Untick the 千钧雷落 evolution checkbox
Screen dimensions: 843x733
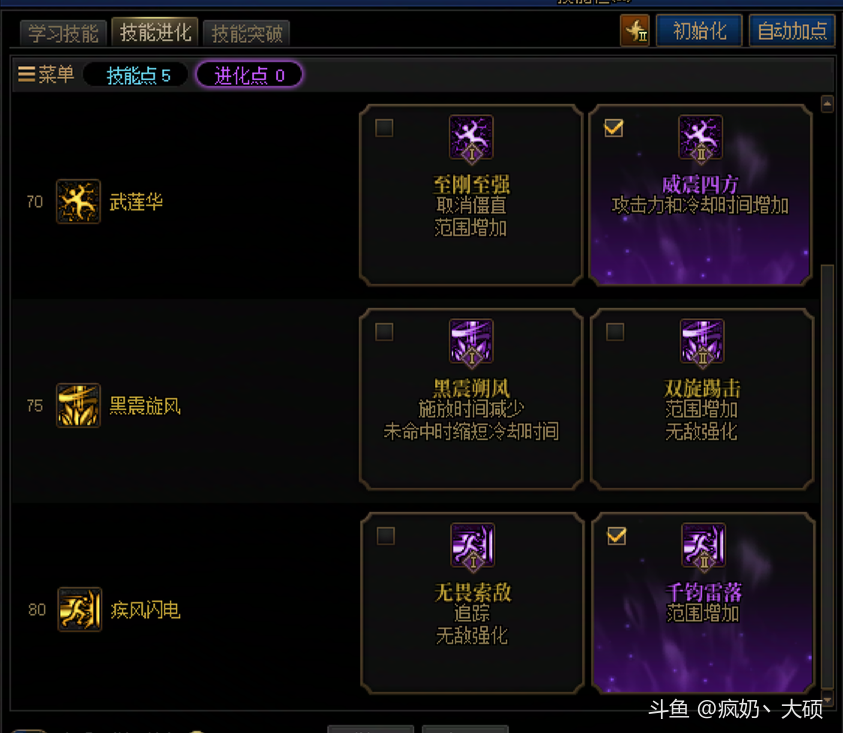coord(616,537)
